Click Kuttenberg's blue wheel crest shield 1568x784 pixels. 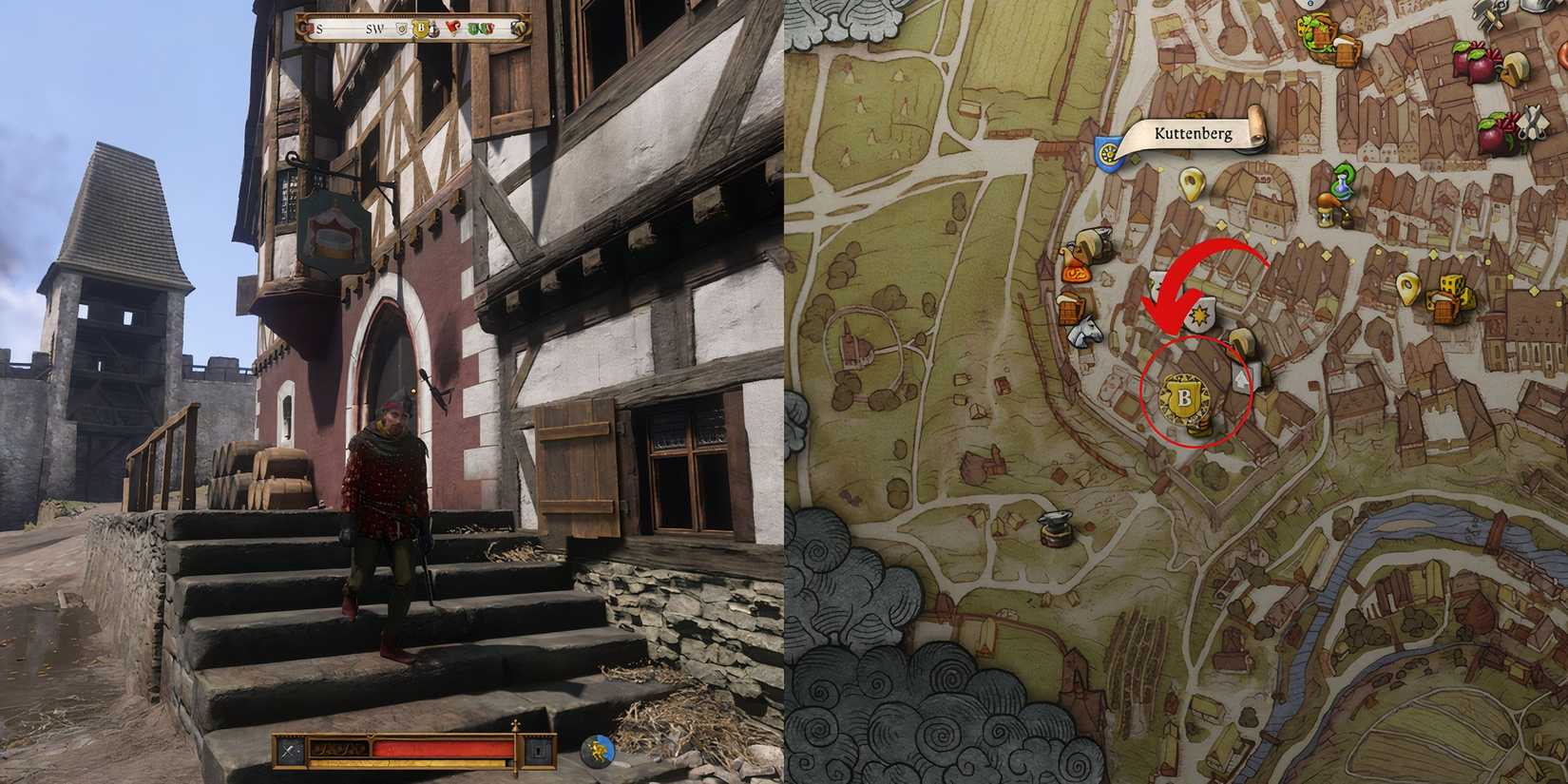coord(1108,150)
